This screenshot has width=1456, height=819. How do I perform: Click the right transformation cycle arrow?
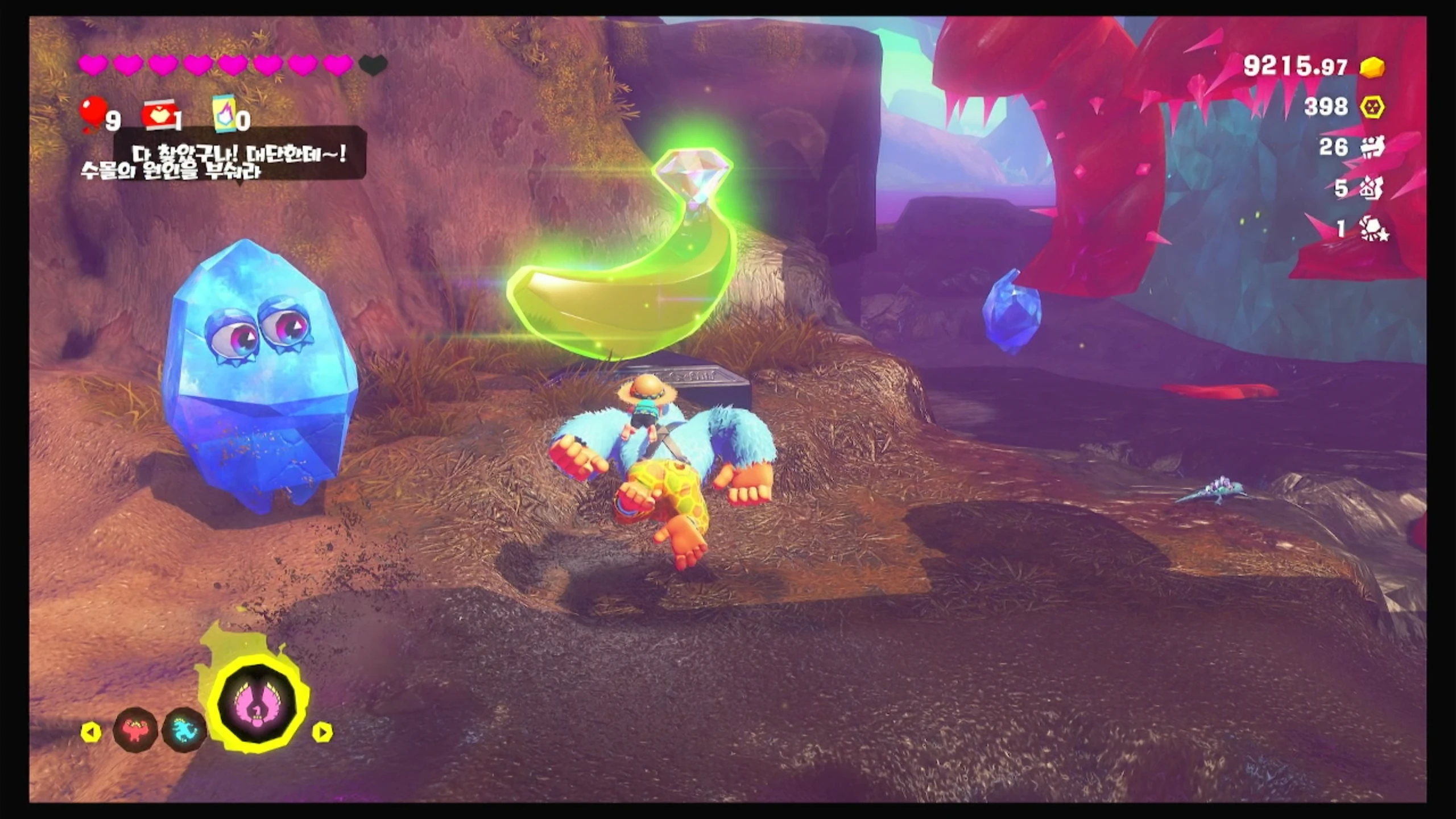[x=322, y=732]
